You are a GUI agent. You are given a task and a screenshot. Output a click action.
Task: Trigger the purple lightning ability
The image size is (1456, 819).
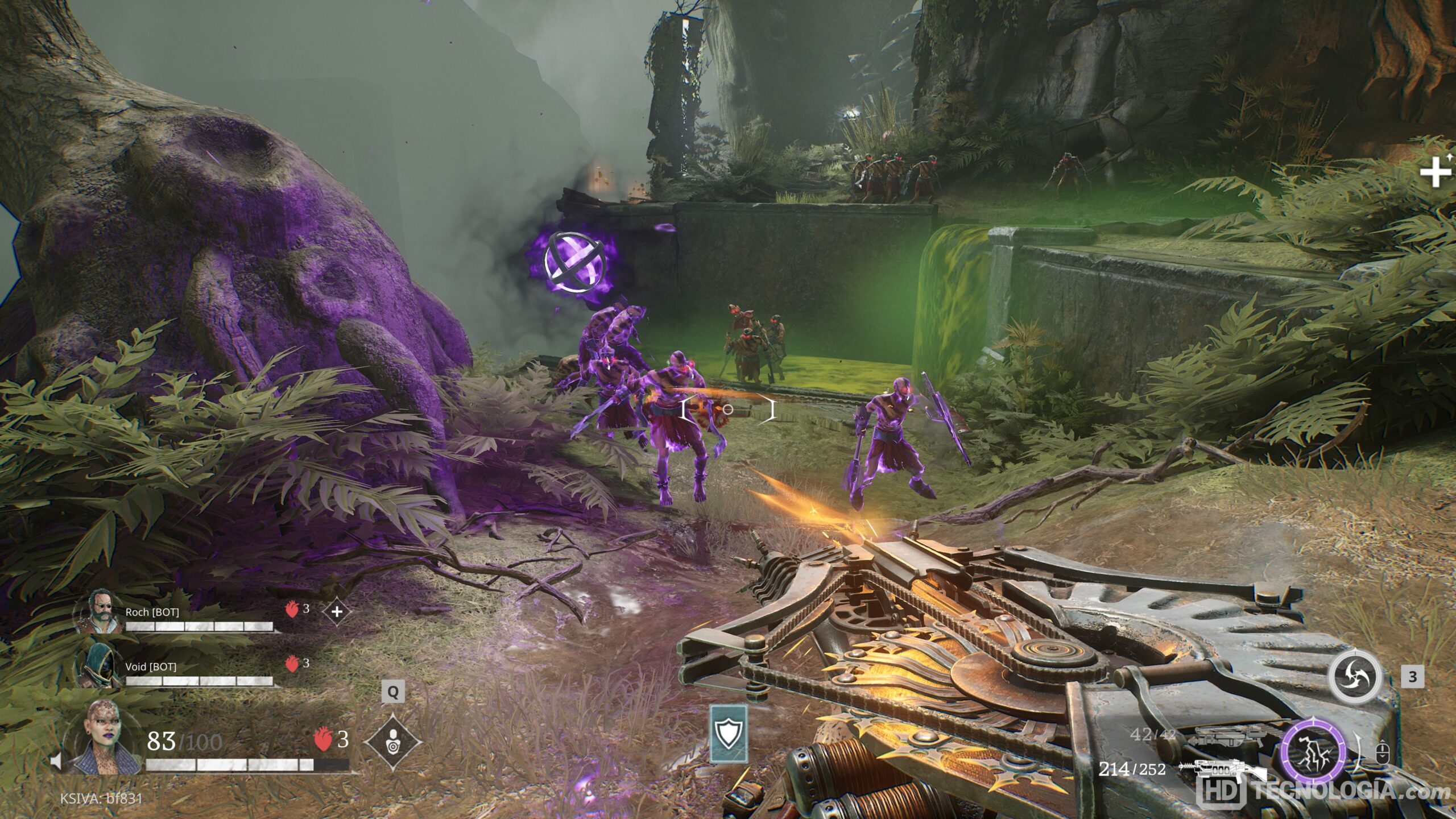1314,754
